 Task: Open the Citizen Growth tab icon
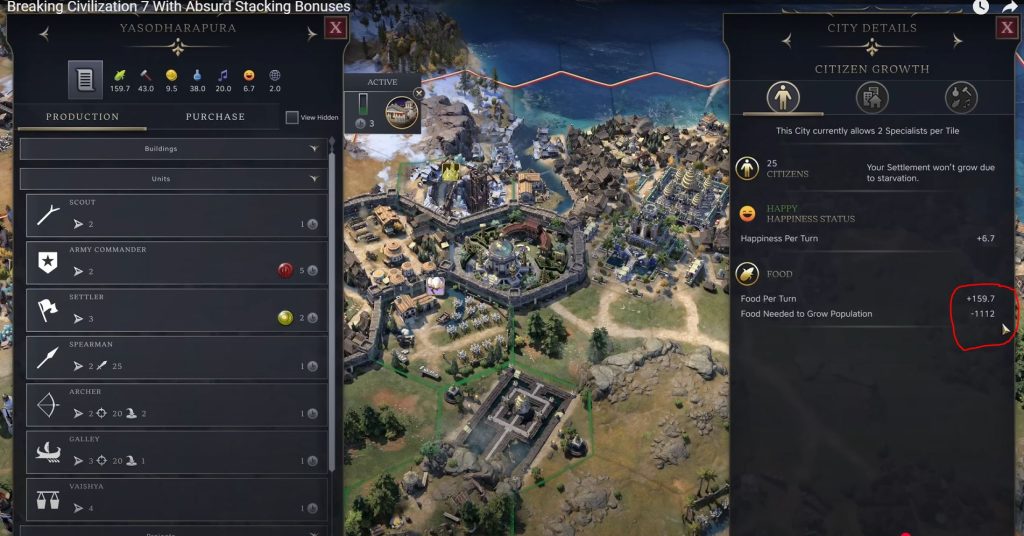782,97
